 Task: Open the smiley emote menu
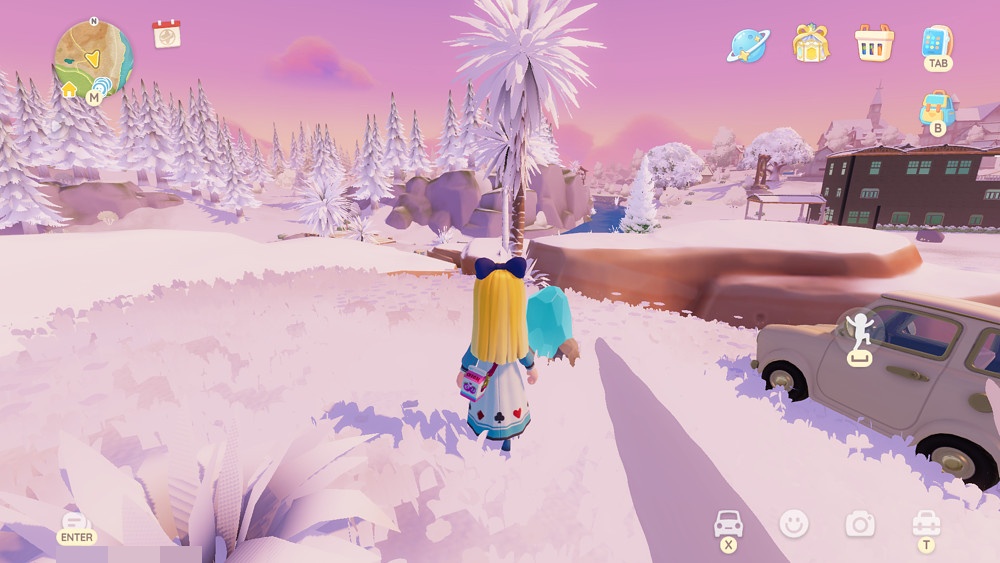tap(794, 523)
